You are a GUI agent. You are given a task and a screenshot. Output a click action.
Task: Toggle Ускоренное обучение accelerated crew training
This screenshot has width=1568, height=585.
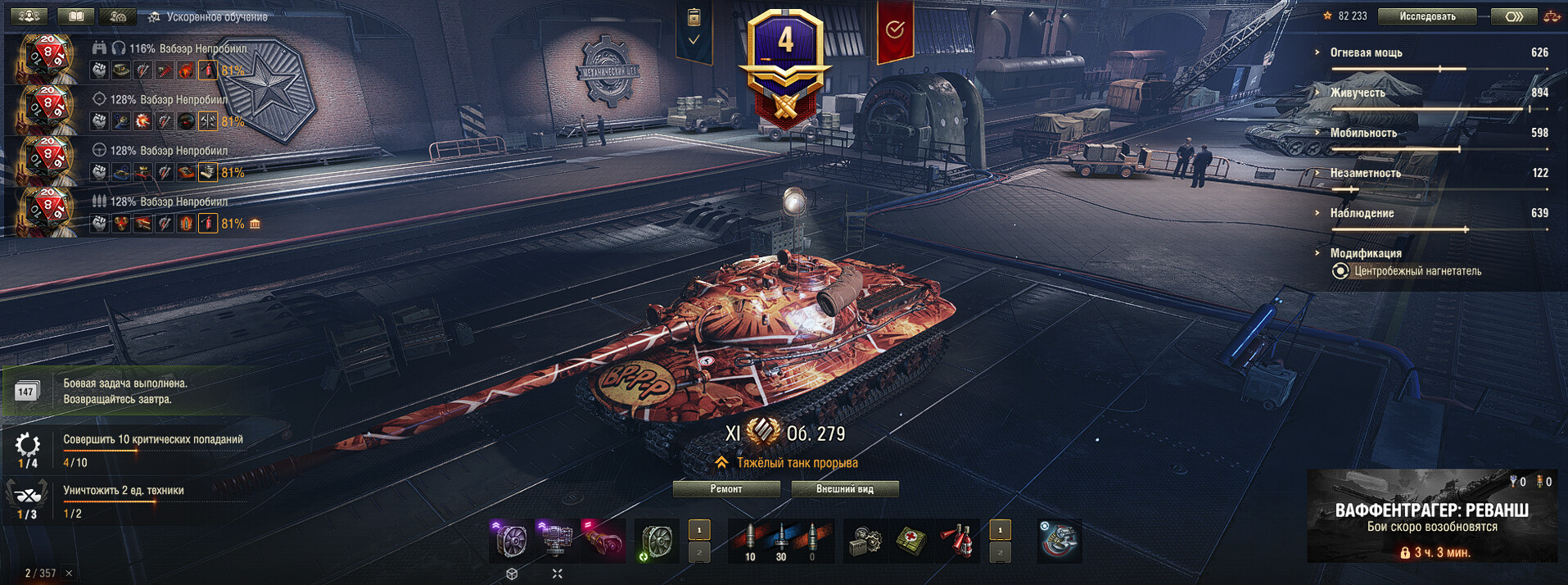(x=208, y=17)
